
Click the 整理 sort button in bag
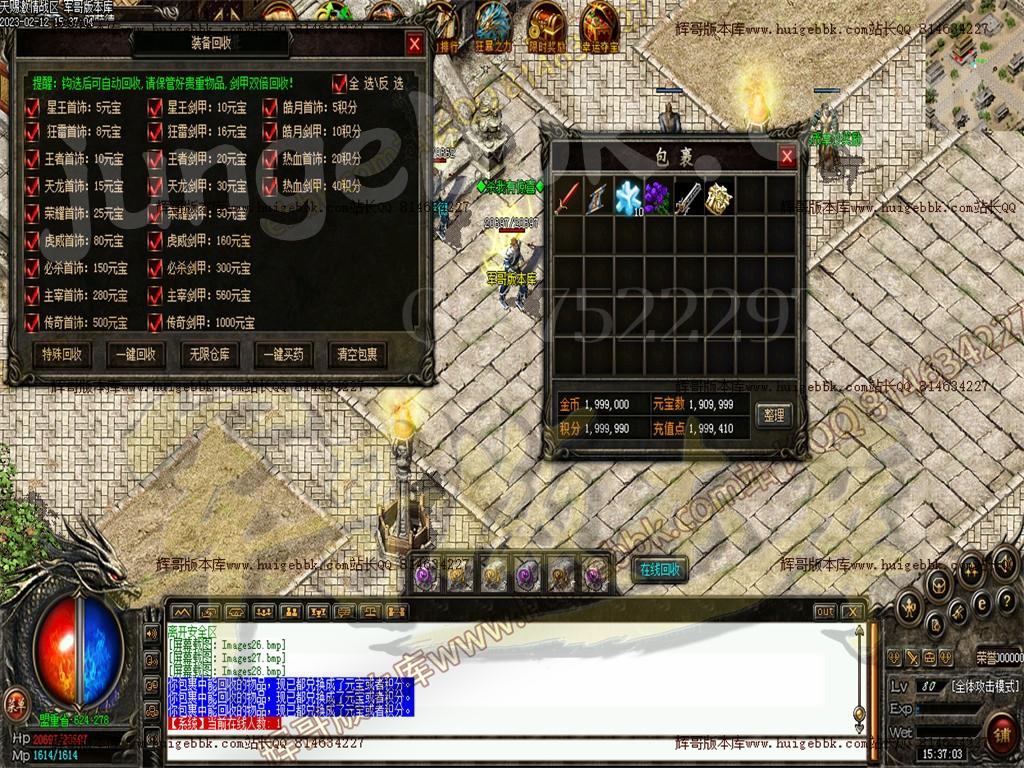pyautogui.click(x=773, y=414)
